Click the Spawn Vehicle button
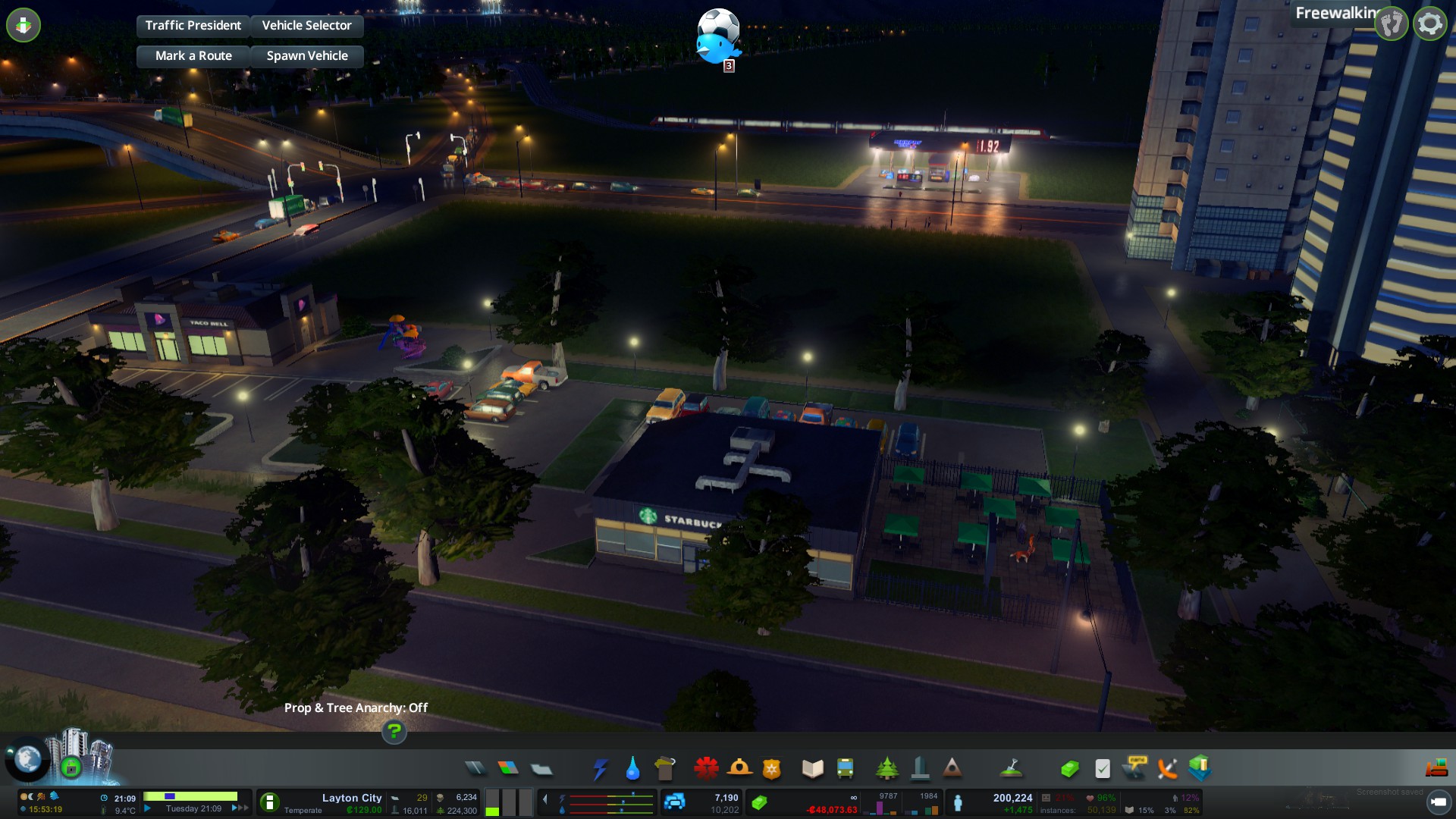 (306, 56)
